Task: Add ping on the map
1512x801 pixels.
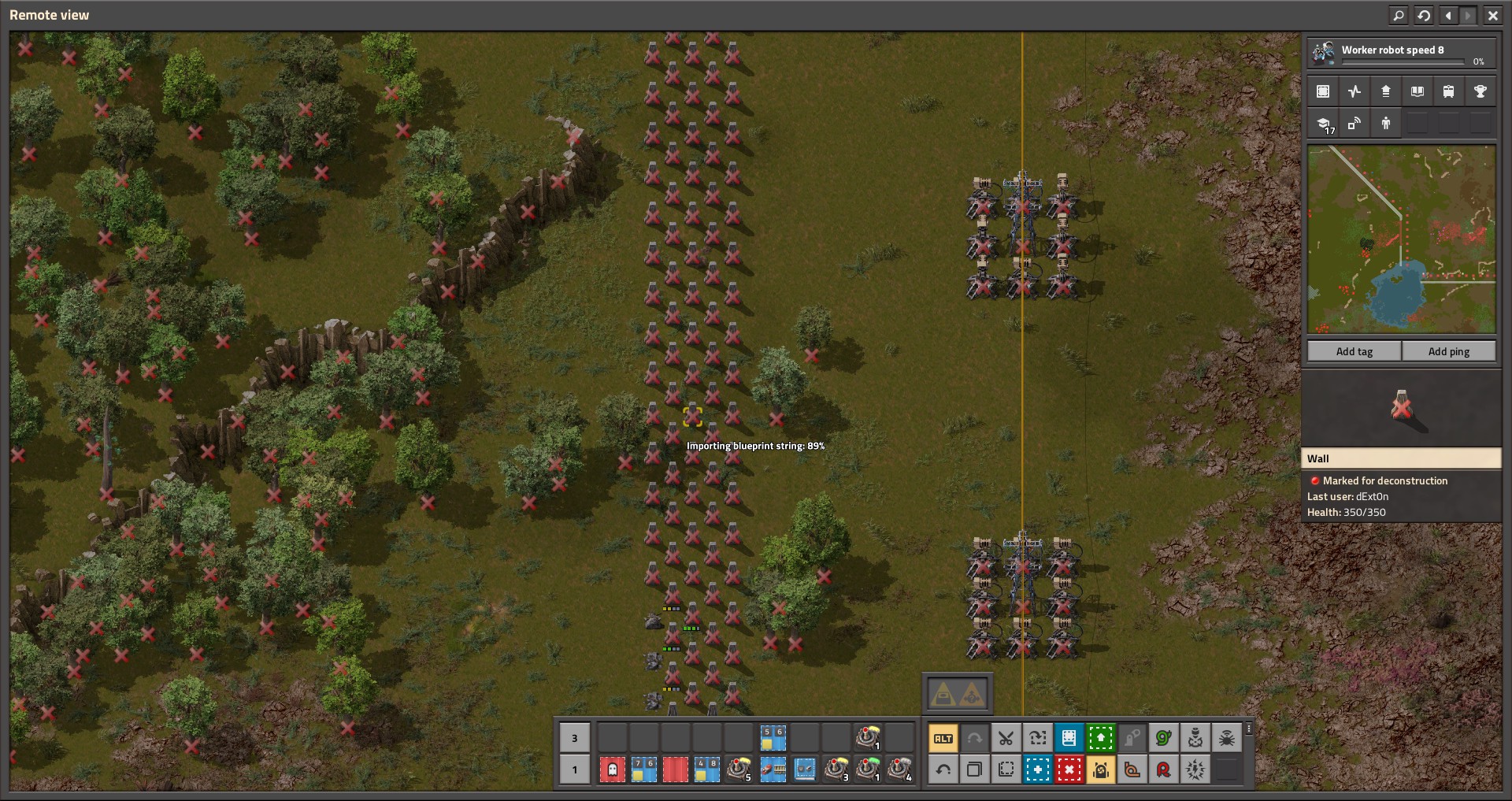Action: tap(1448, 351)
